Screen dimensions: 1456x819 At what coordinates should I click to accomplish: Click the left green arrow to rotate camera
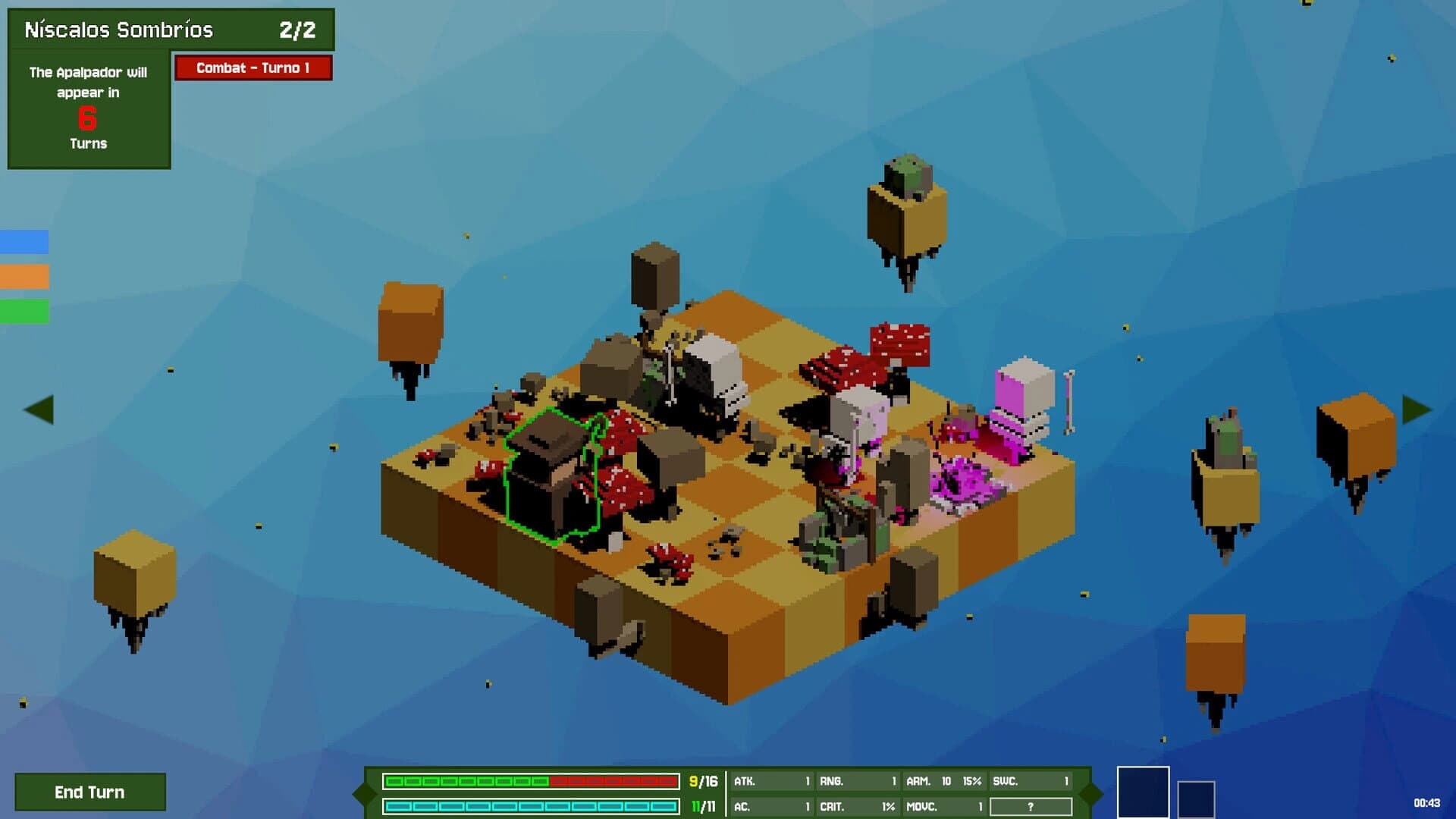click(40, 409)
